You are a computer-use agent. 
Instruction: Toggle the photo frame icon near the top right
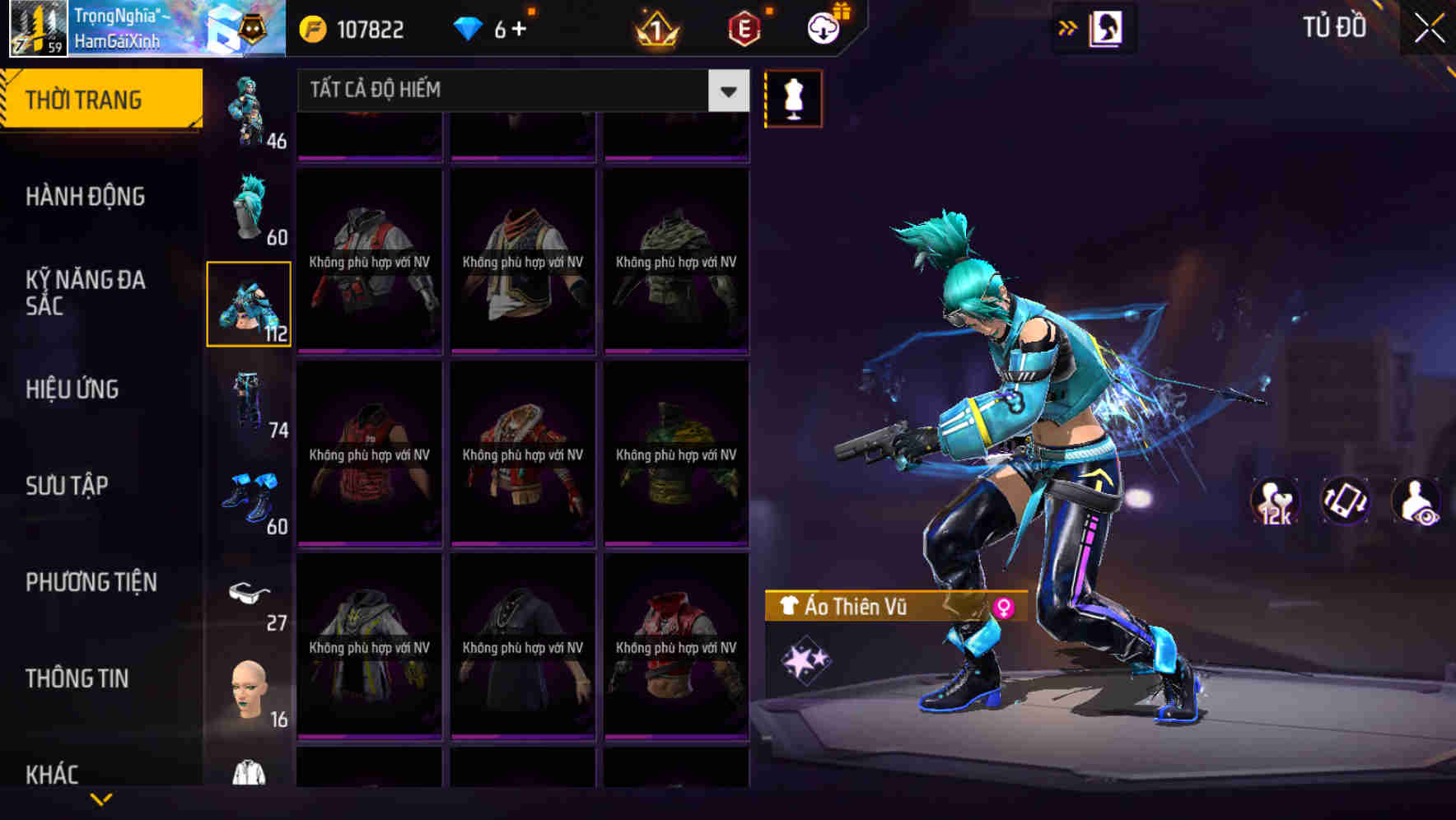[x=1106, y=27]
